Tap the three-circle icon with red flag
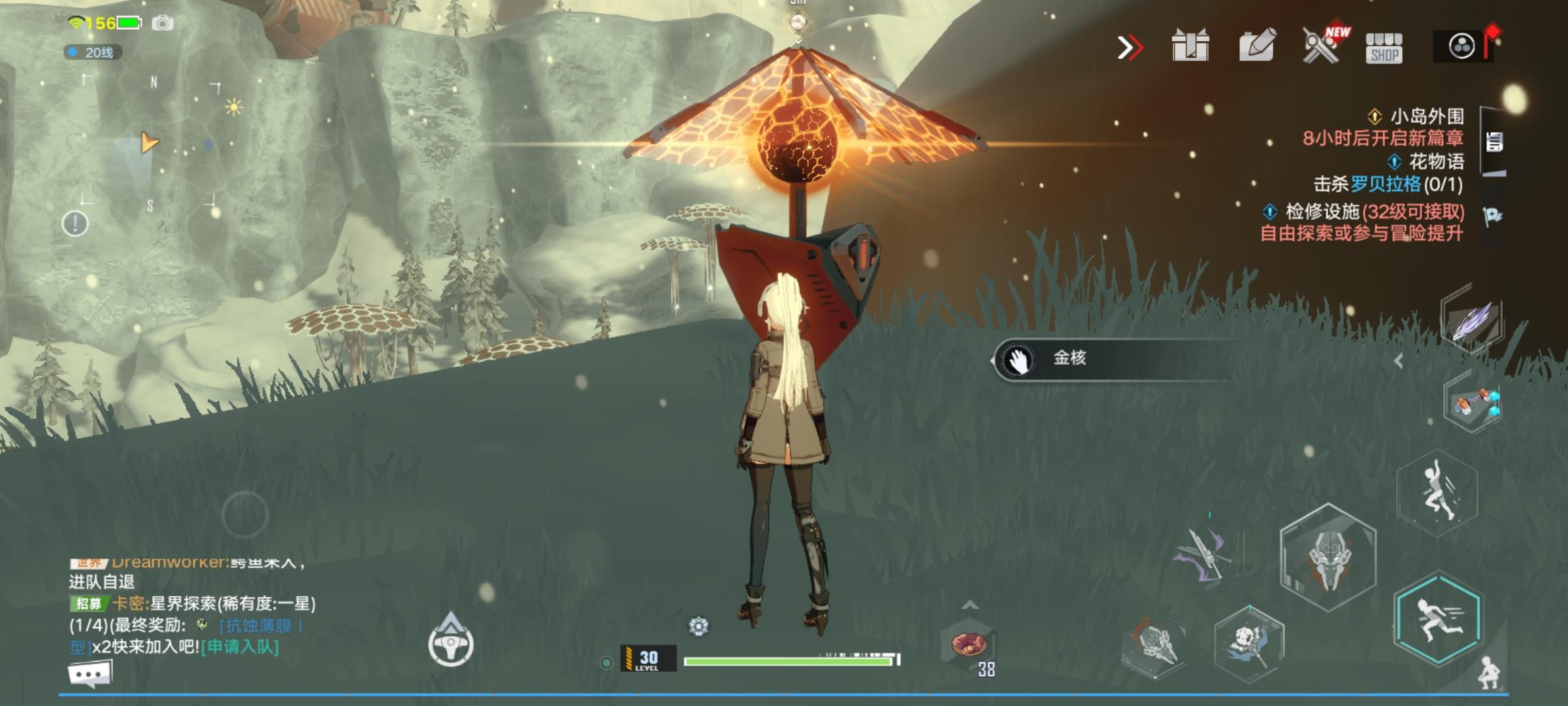Image resolution: width=1568 pixels, height=706 pixels. point(1462,46)
